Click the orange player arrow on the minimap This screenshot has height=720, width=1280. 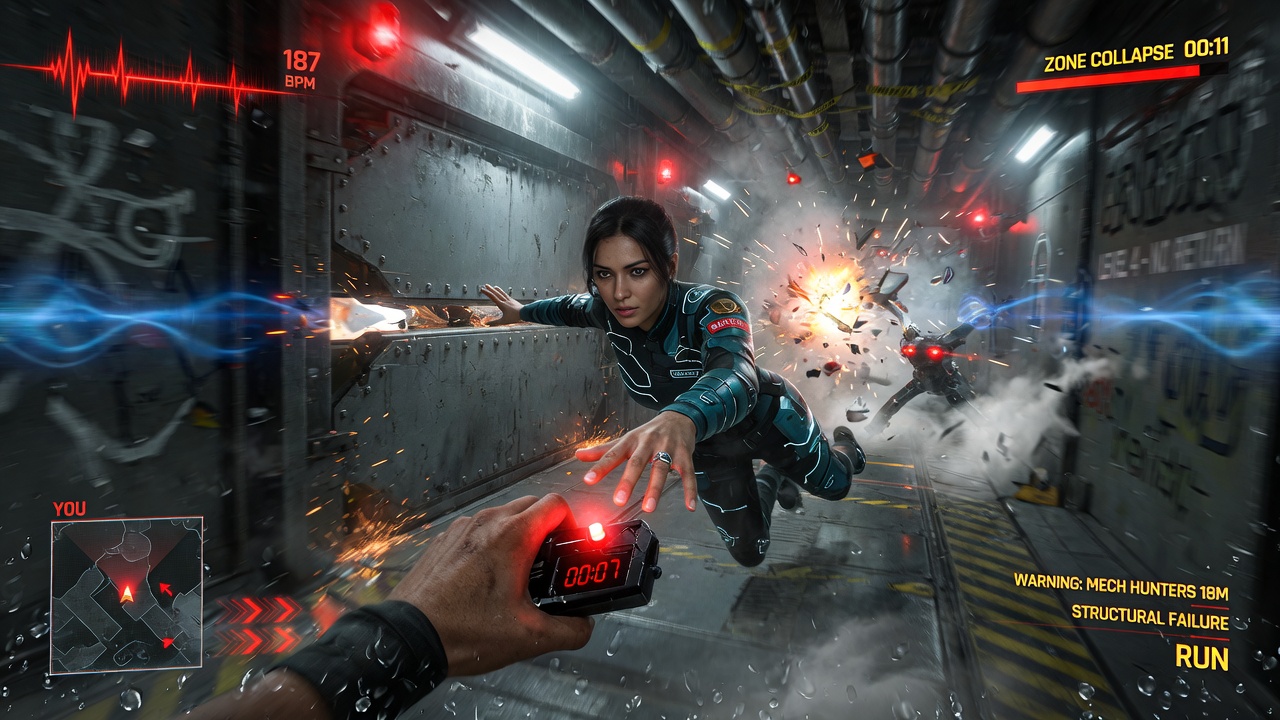pos(127,593)
